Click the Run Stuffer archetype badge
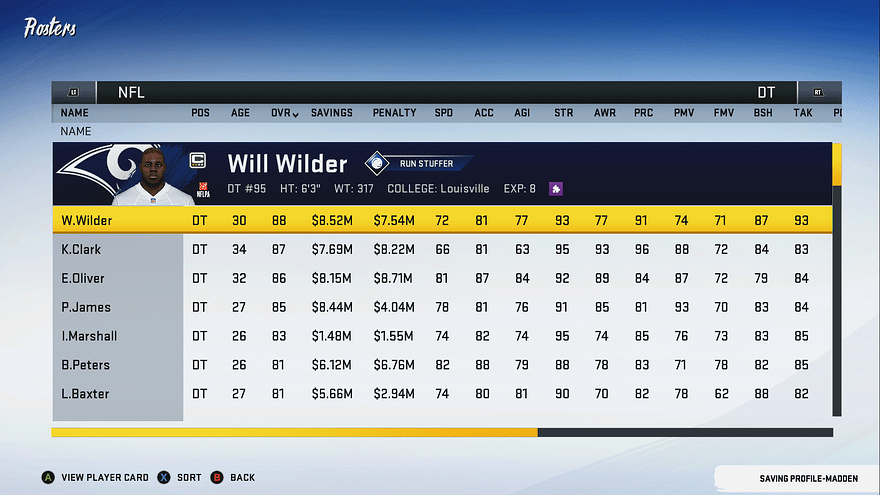This screenshot has height=495, width=880. [x=420, y=163]
